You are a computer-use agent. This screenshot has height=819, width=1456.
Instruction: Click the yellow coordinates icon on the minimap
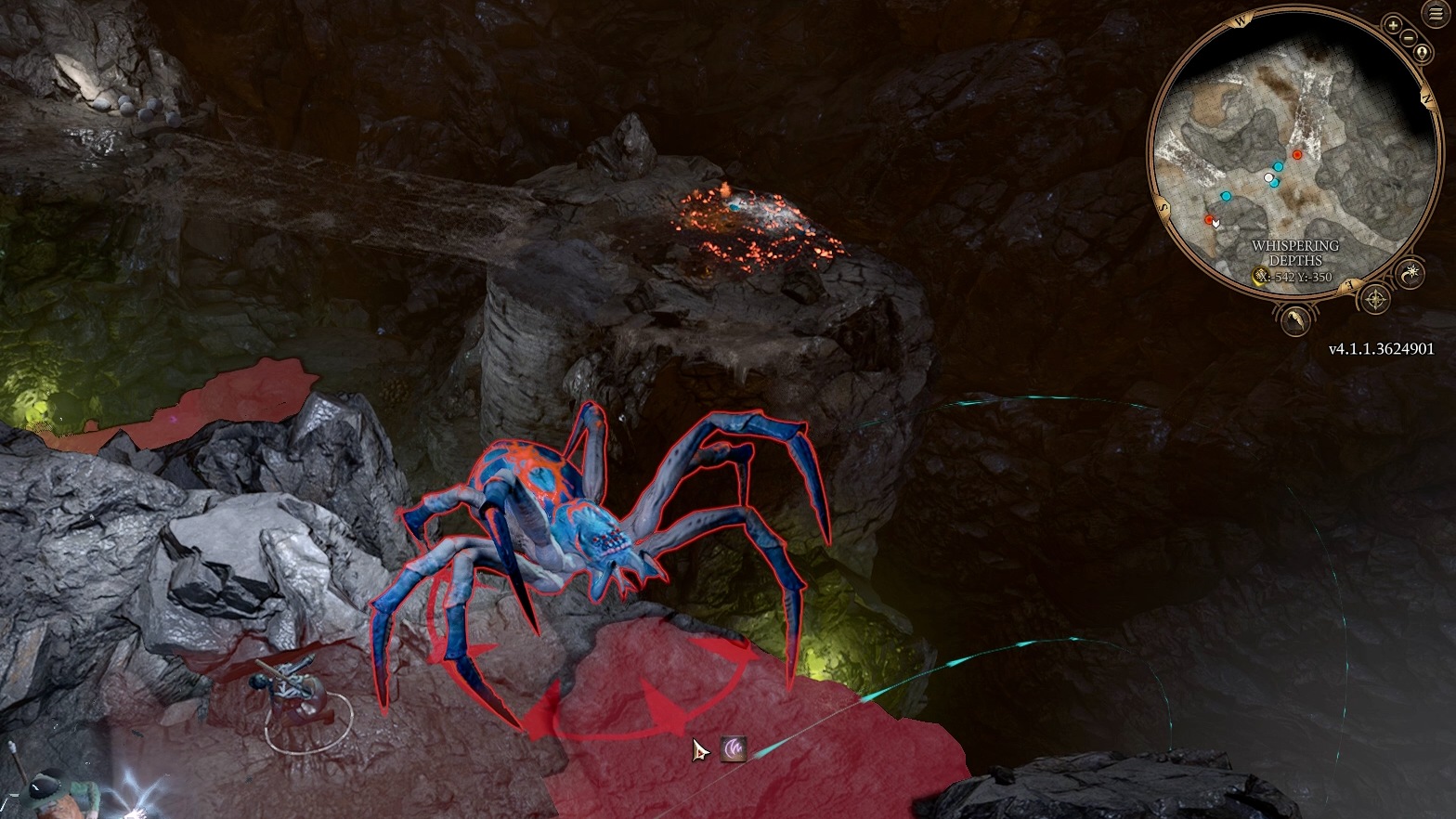pyautogui.click(x=1260, y=276)
